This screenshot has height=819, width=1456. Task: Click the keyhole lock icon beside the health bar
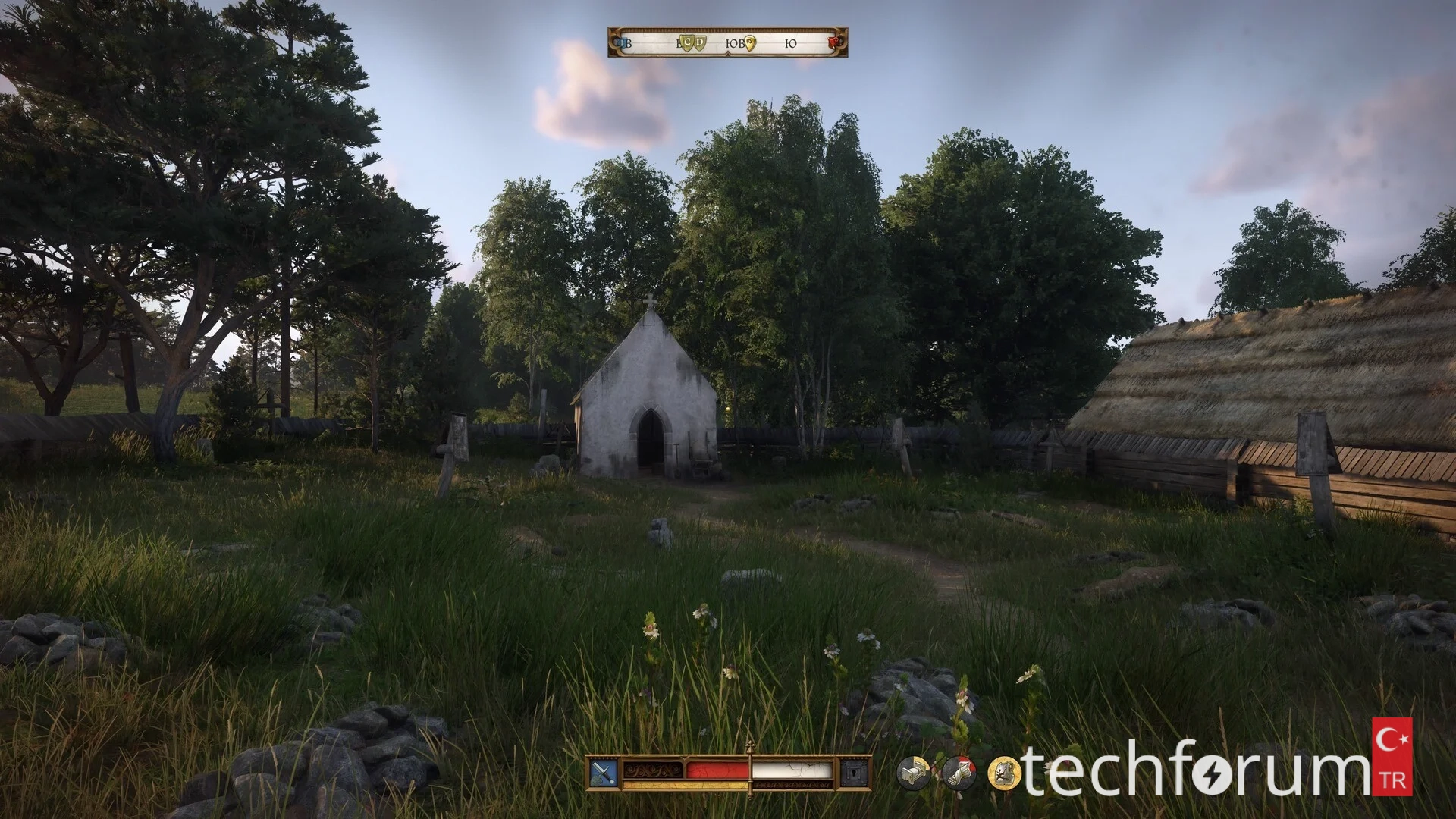(x=853, y=772)
